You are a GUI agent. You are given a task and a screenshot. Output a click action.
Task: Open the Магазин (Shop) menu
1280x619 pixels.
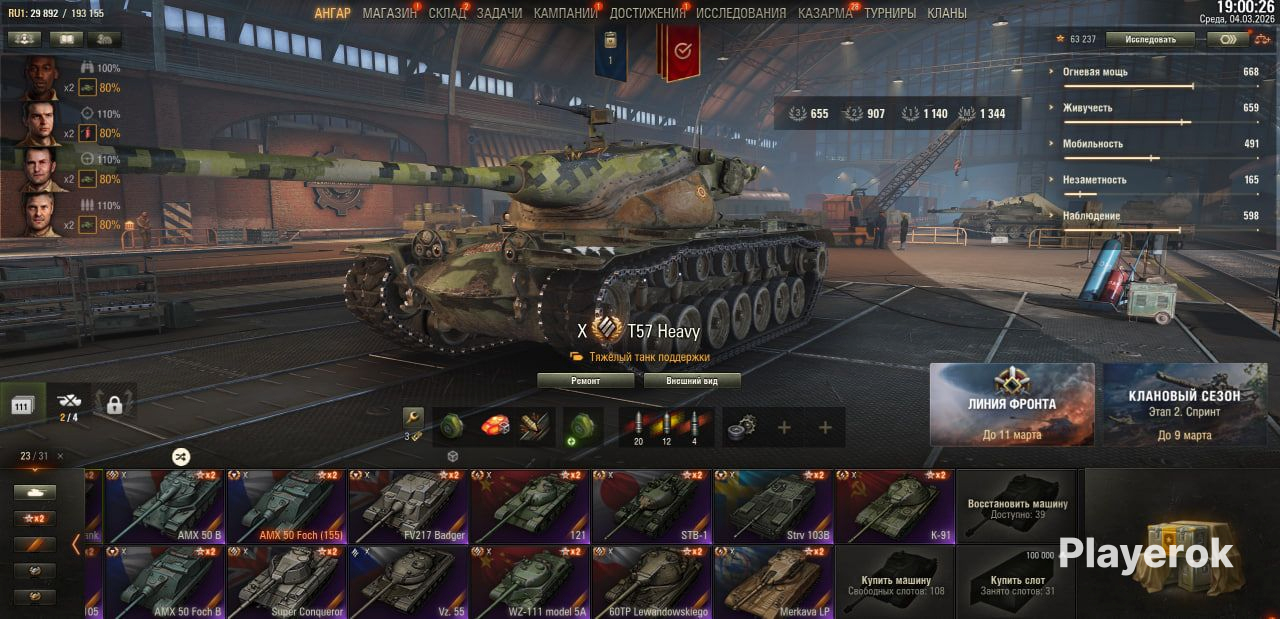click(x=389, y=13)
